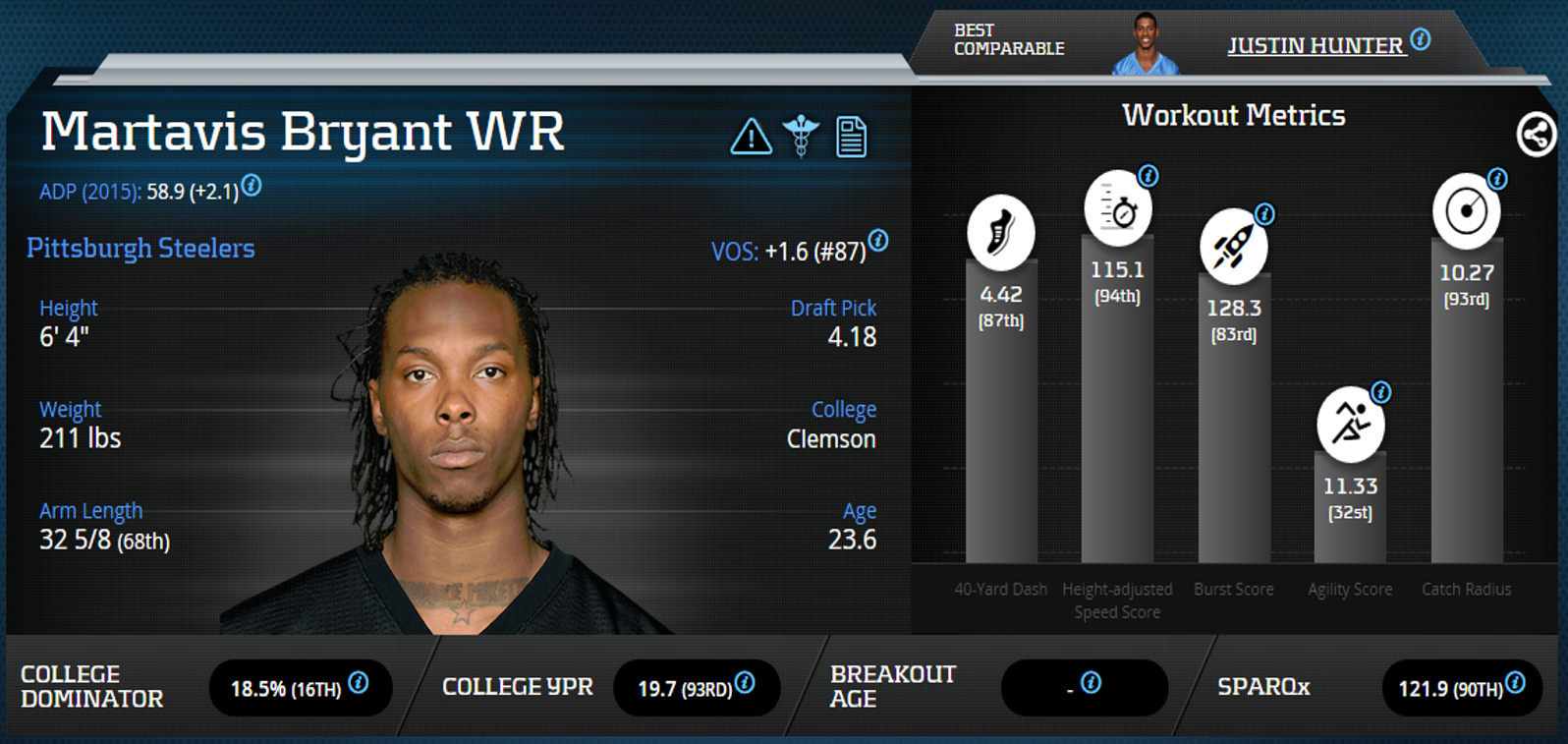This screenshot has width=1568, height=744.
Task: Show info for ADP (2015)
Action: (252, 185)
